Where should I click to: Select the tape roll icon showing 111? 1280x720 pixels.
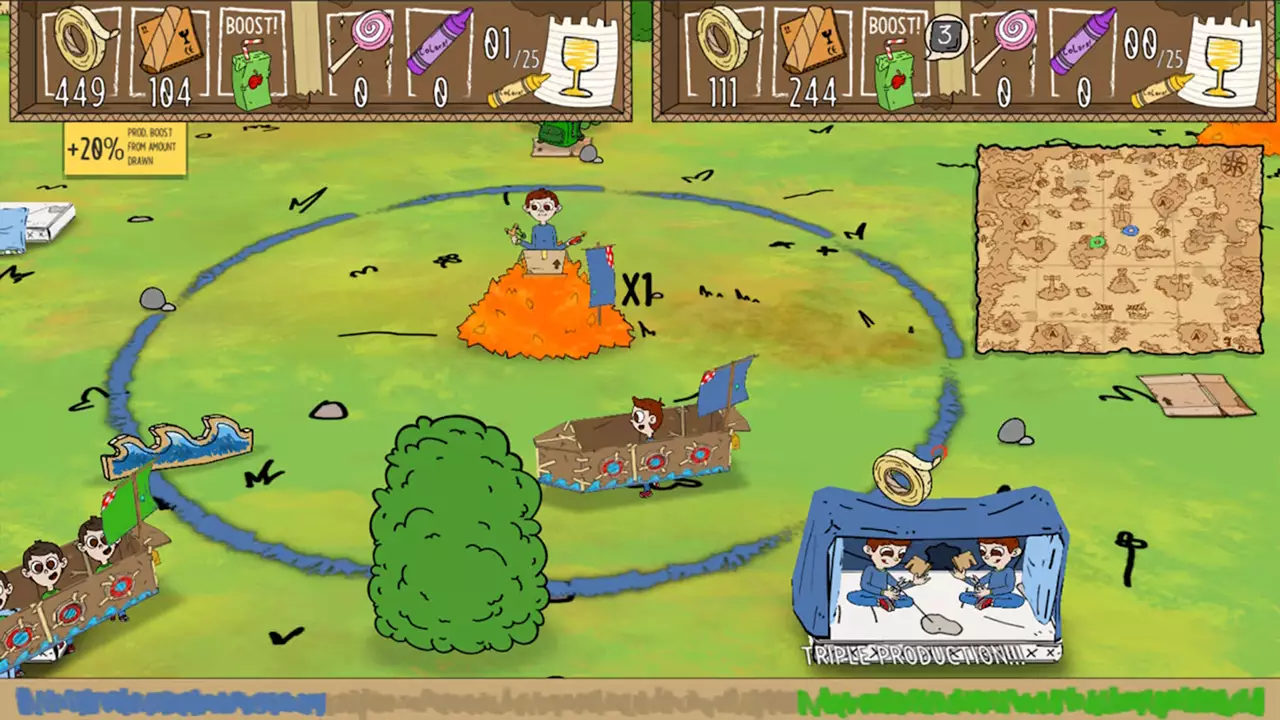(x=728, y=40)
